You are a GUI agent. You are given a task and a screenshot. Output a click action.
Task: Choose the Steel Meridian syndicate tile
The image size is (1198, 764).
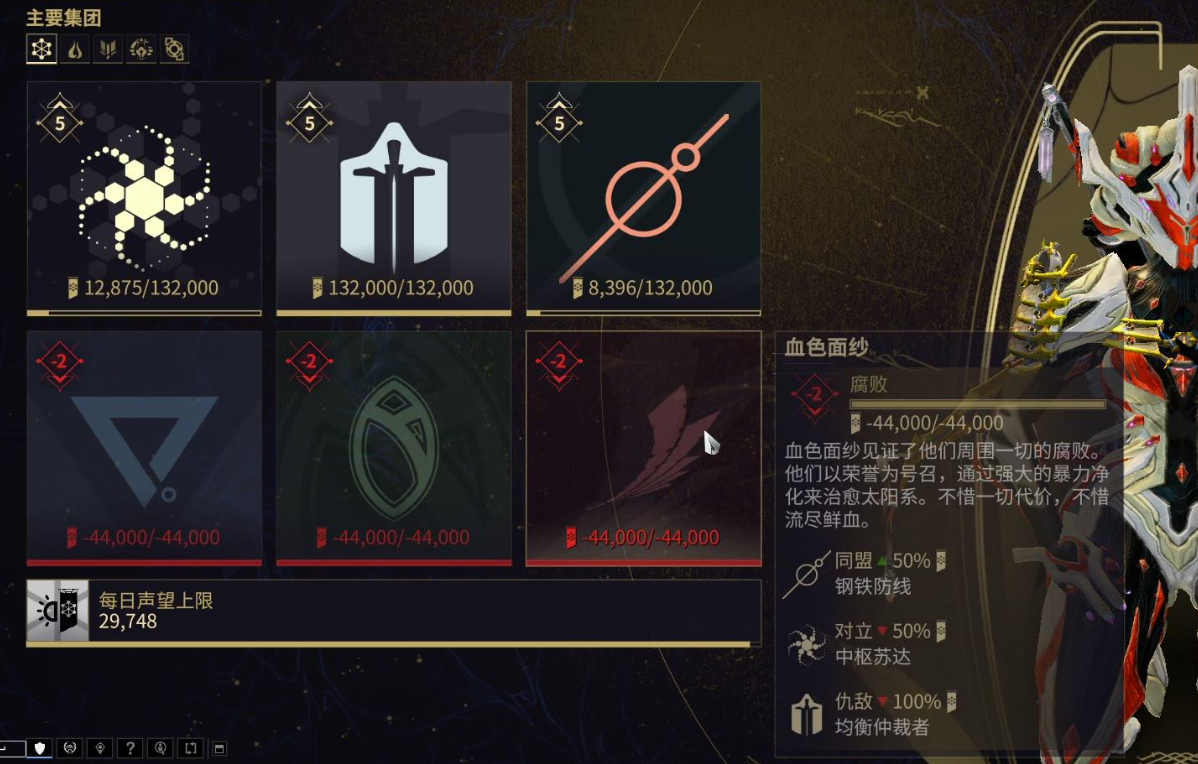[644, 198]
